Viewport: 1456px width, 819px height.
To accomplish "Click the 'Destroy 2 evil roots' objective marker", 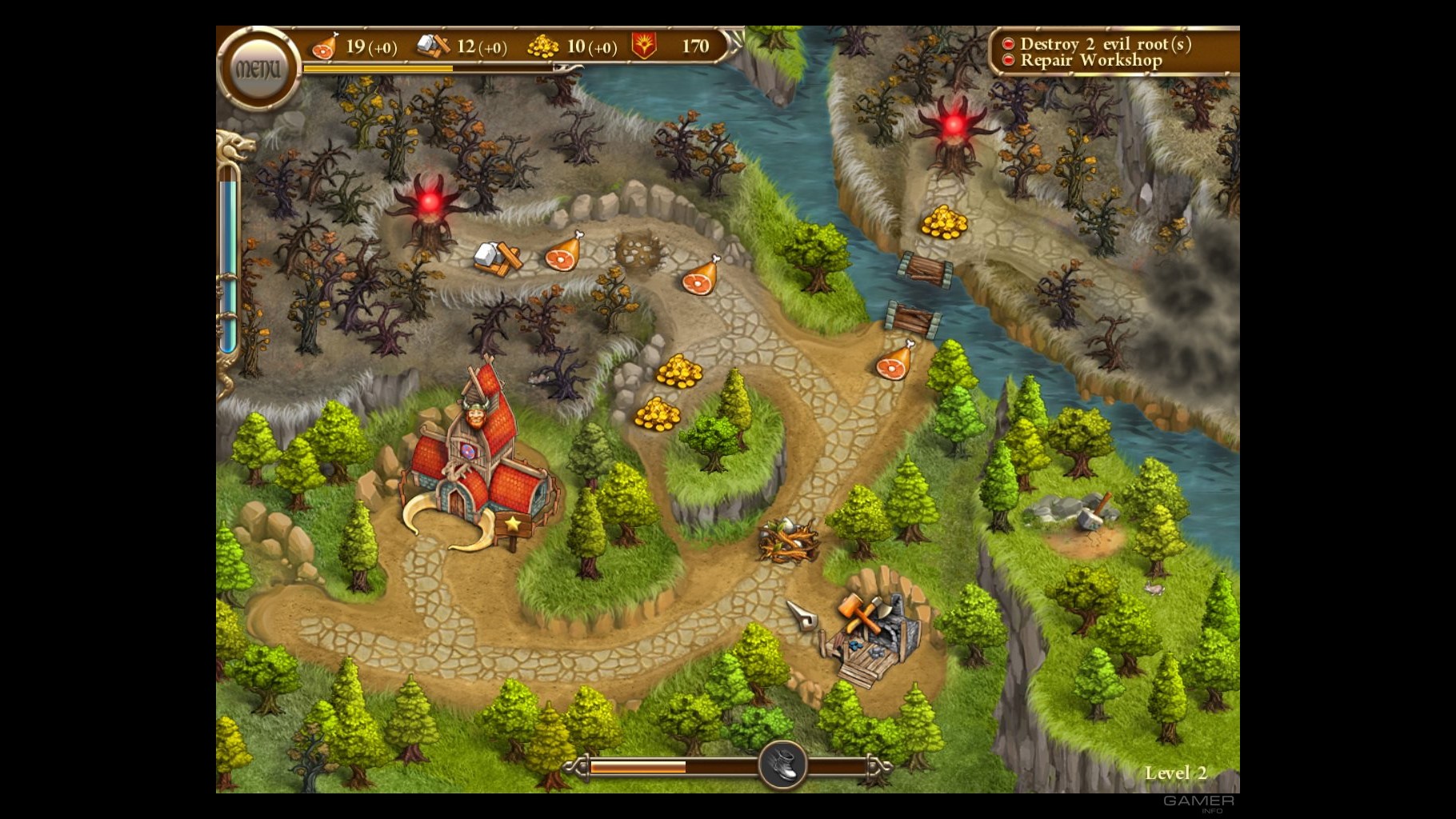I will 1008,45.
